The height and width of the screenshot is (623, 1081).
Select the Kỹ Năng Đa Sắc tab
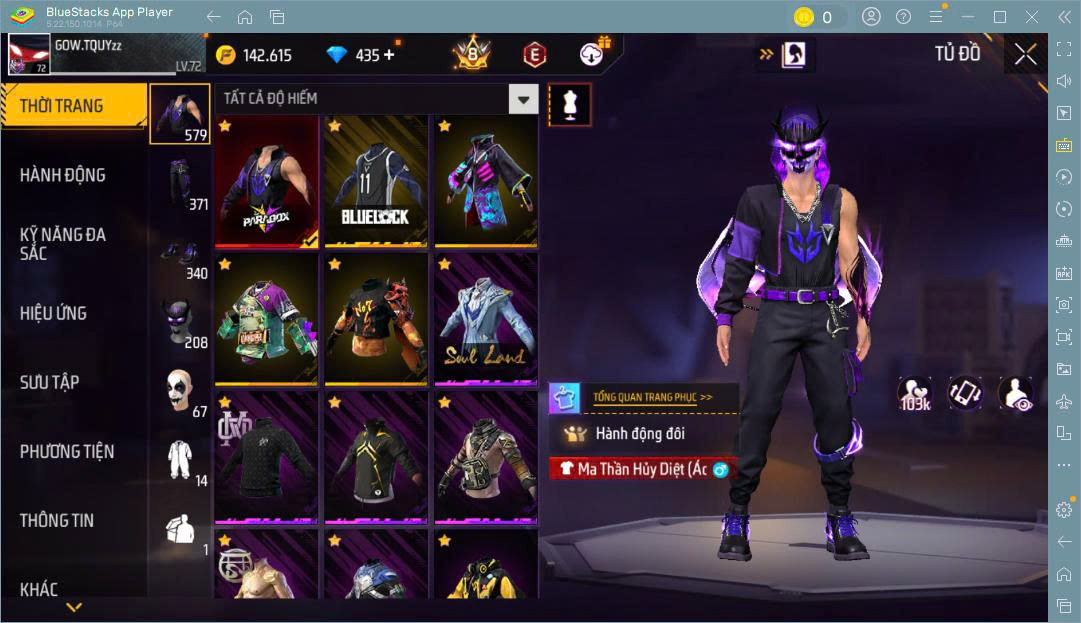click(63, 243)
